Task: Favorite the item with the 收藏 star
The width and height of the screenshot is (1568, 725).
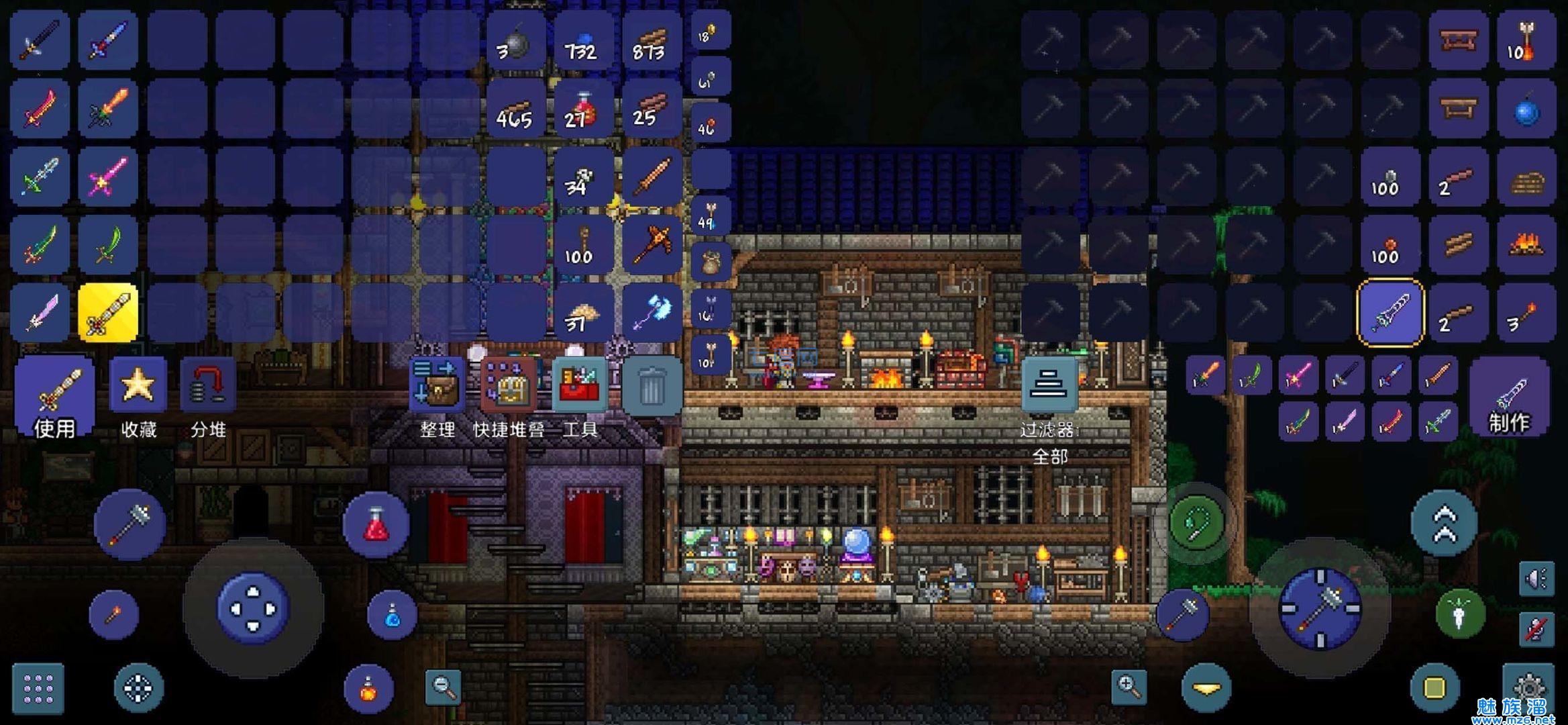Action: point(138,387)
